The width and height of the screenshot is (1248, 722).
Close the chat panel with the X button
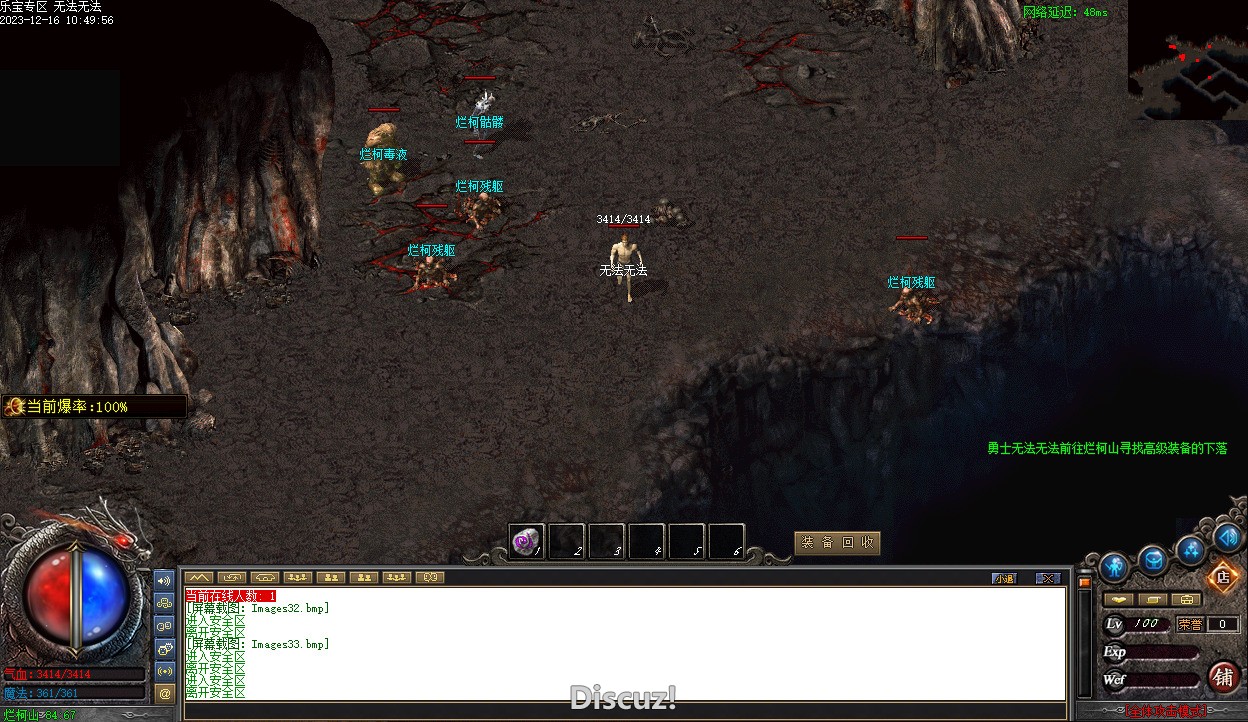tap(1047, 578)
